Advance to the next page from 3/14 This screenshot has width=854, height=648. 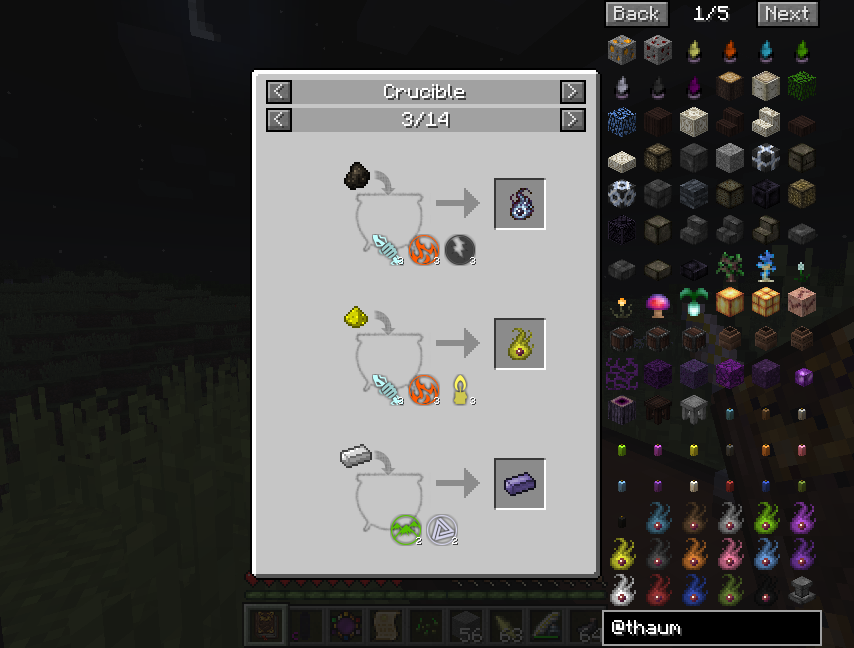(x=572, y=120)
